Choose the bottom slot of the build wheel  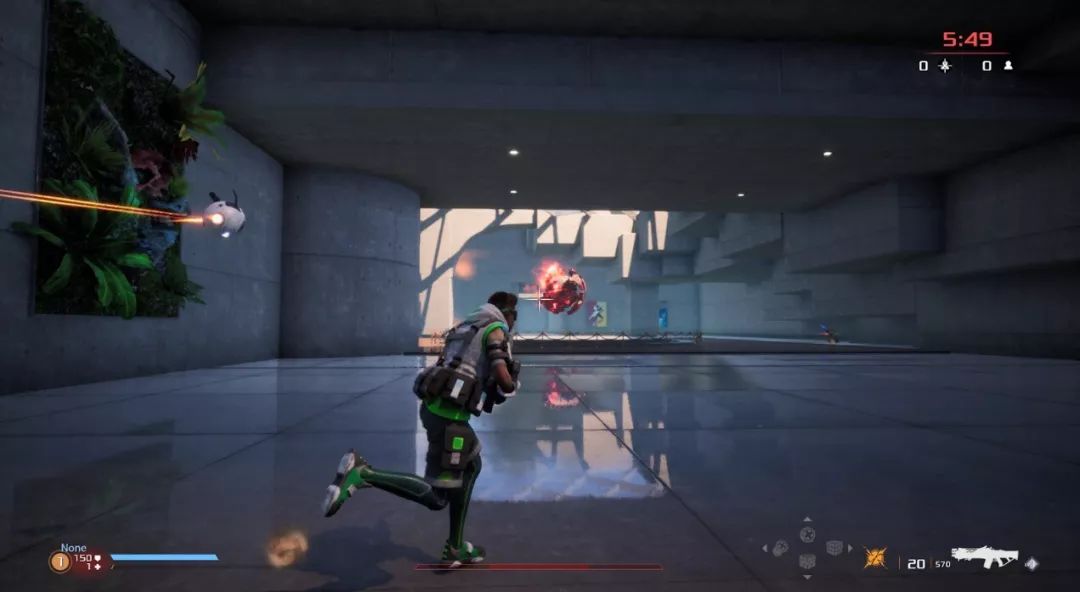(x=807, y=563)
